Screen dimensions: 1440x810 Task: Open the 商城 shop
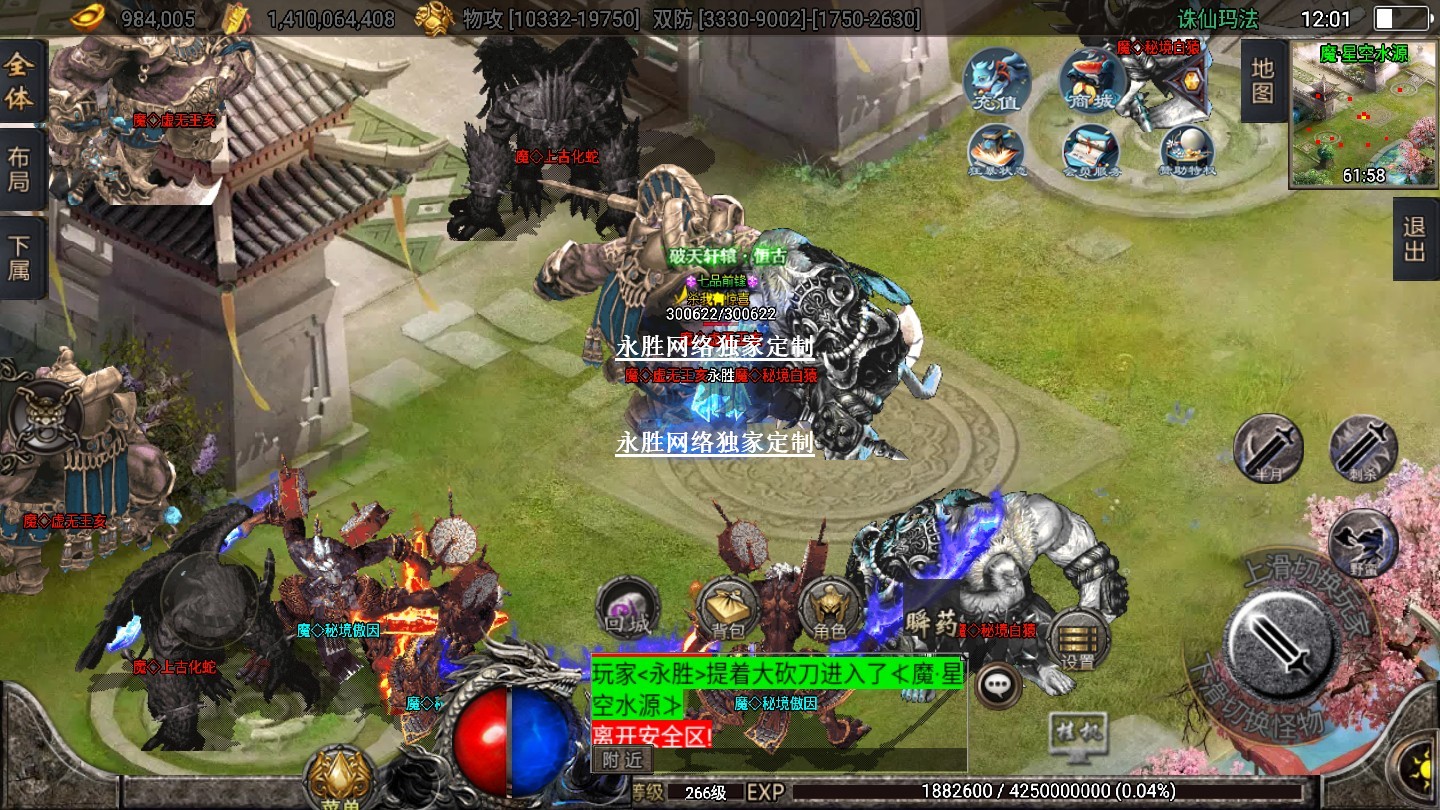(x=1093, y=79)
